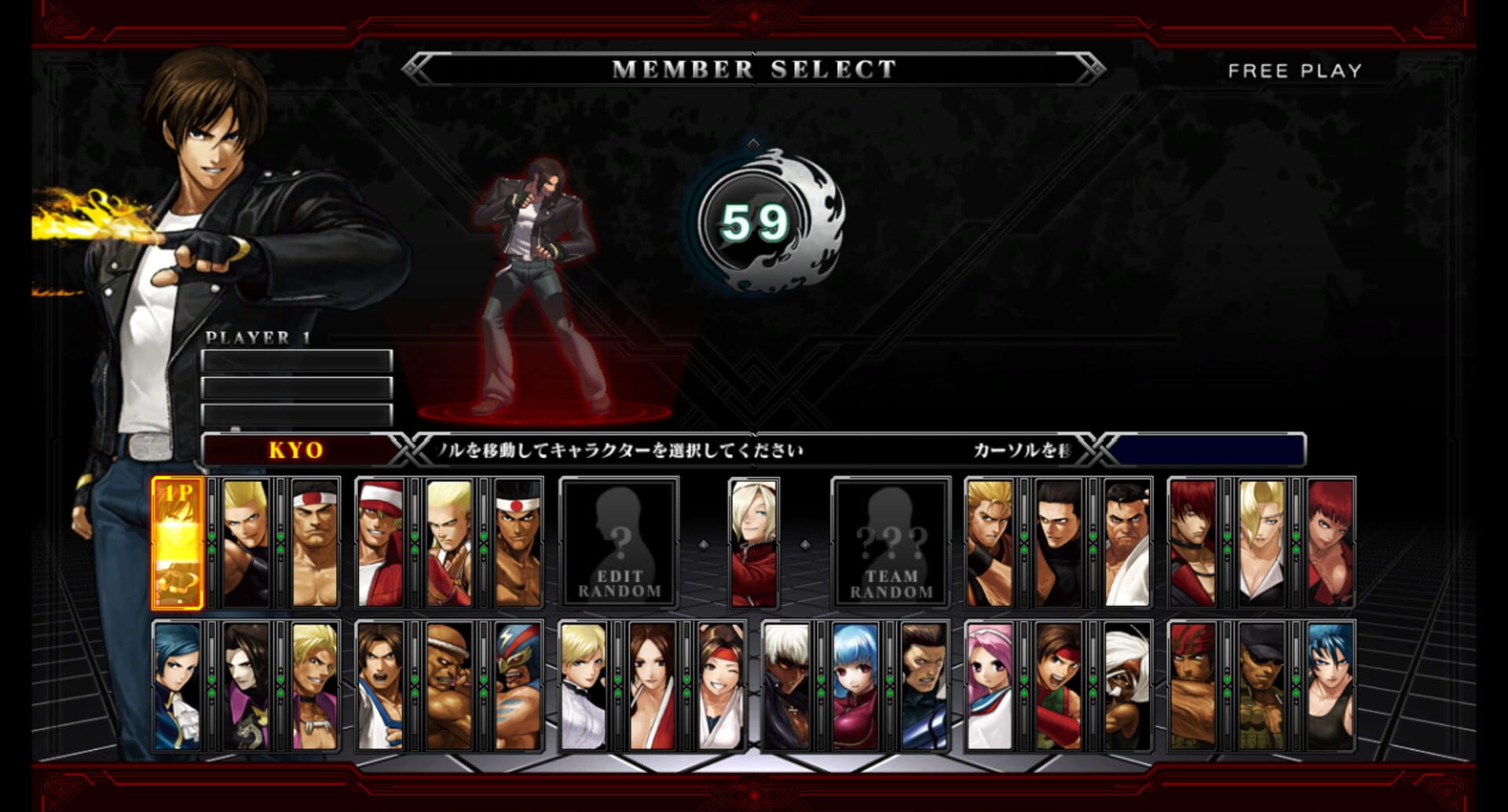Pick masked wrestler Raiden
The image size is (1508, 812).
click(518, 686)
